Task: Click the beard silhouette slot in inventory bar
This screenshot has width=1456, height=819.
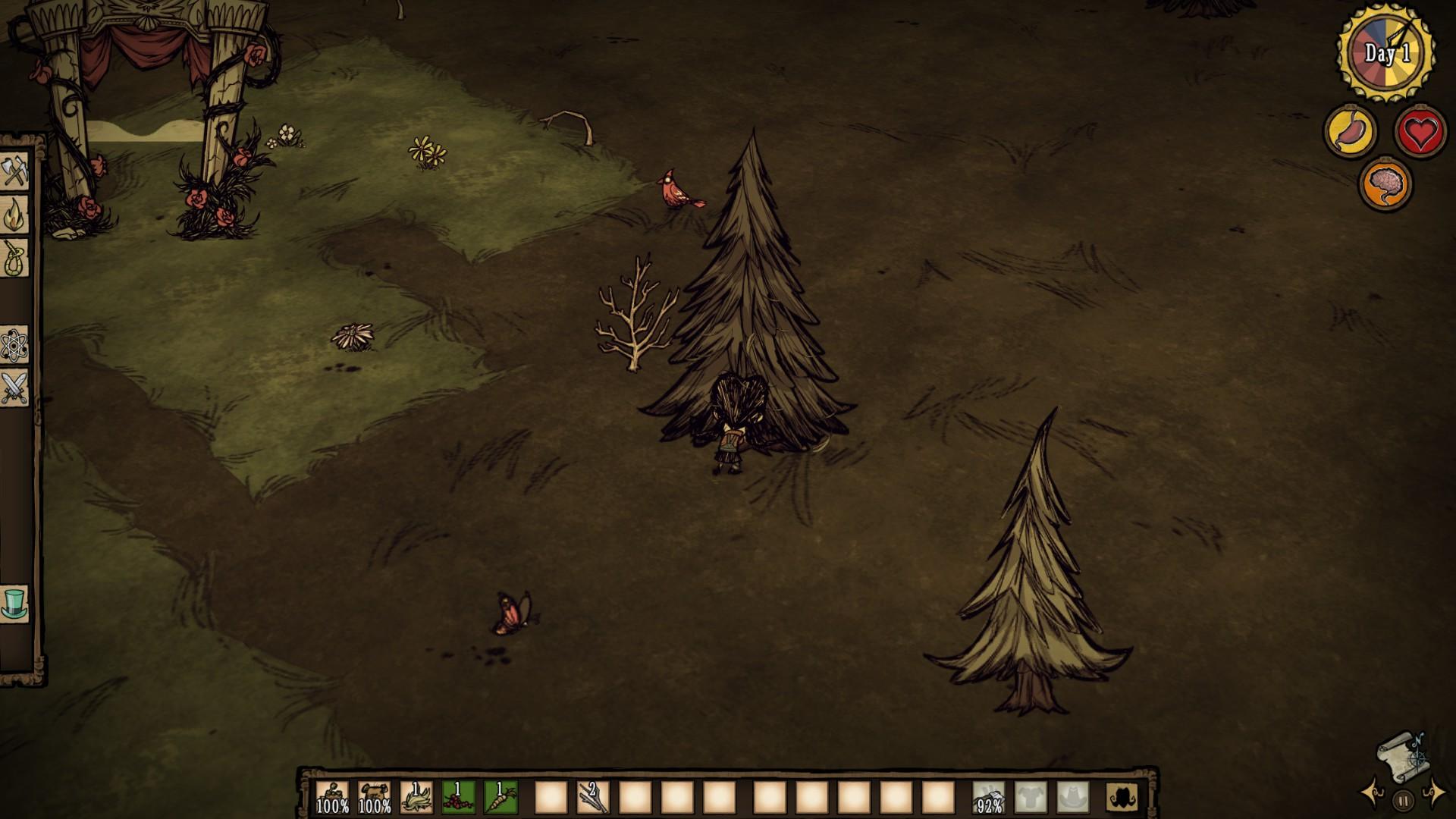Action: click(1122, 797)
